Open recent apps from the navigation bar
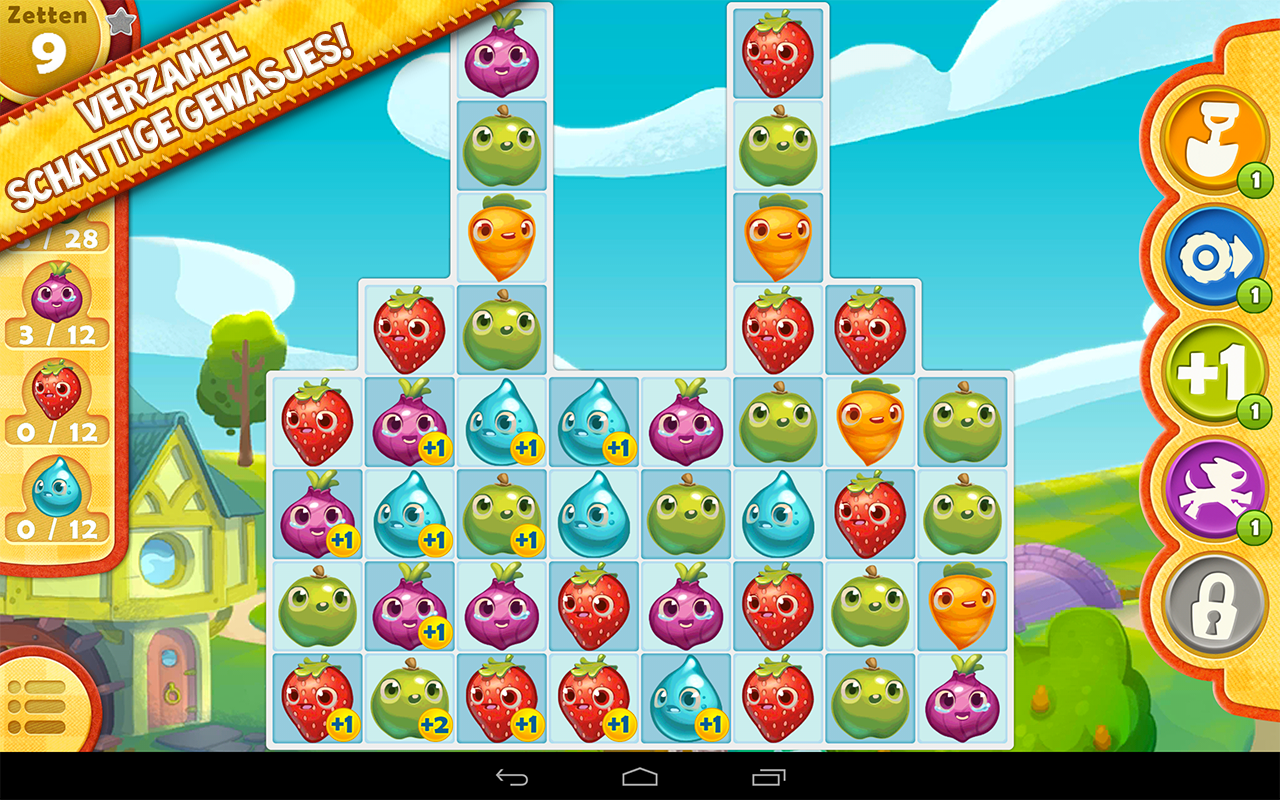 tap(768, 779)
